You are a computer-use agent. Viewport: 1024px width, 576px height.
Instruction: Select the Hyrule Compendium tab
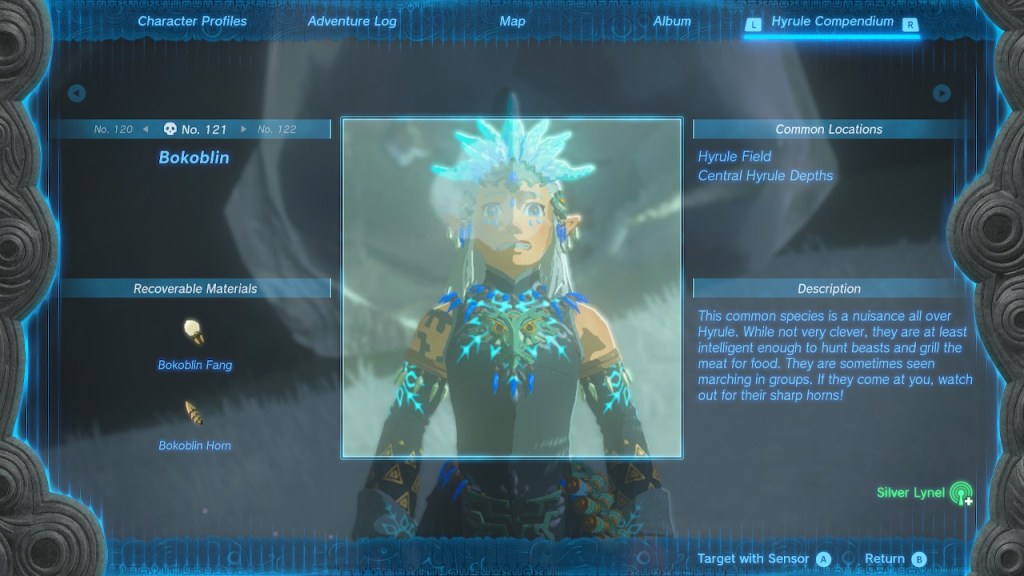click(832, 22)
